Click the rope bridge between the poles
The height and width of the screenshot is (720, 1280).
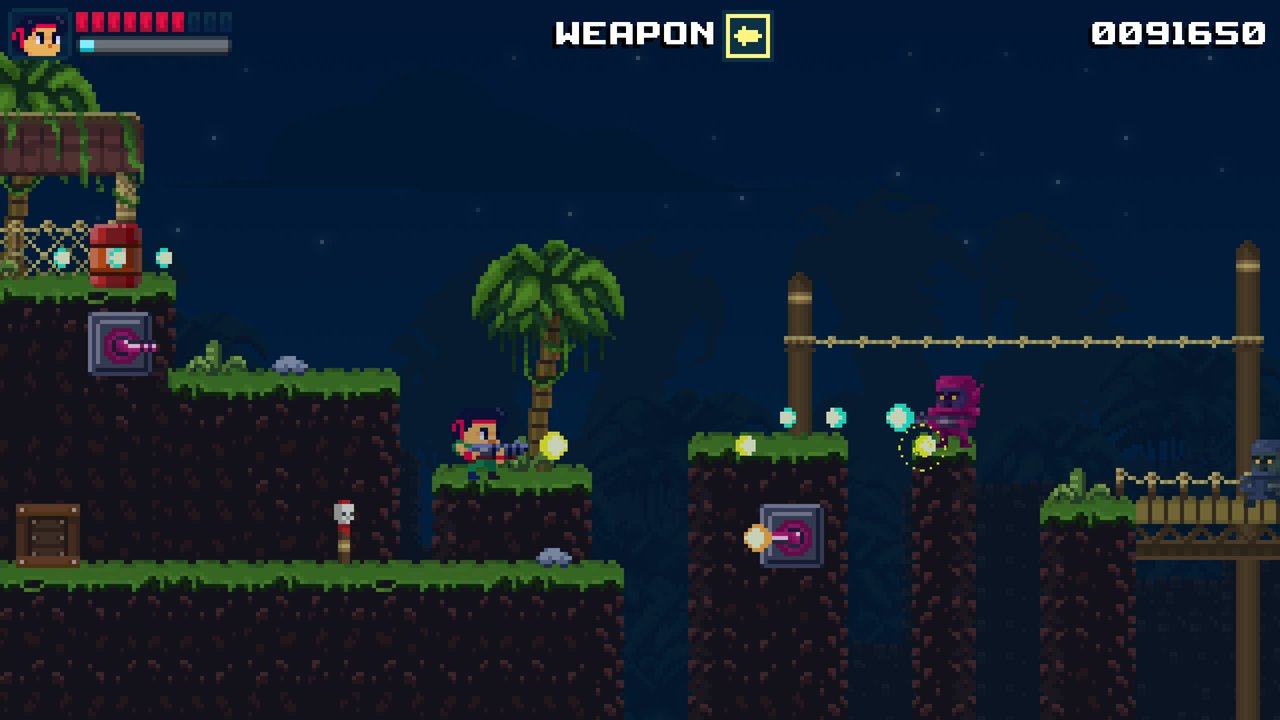coord(1020,340)
